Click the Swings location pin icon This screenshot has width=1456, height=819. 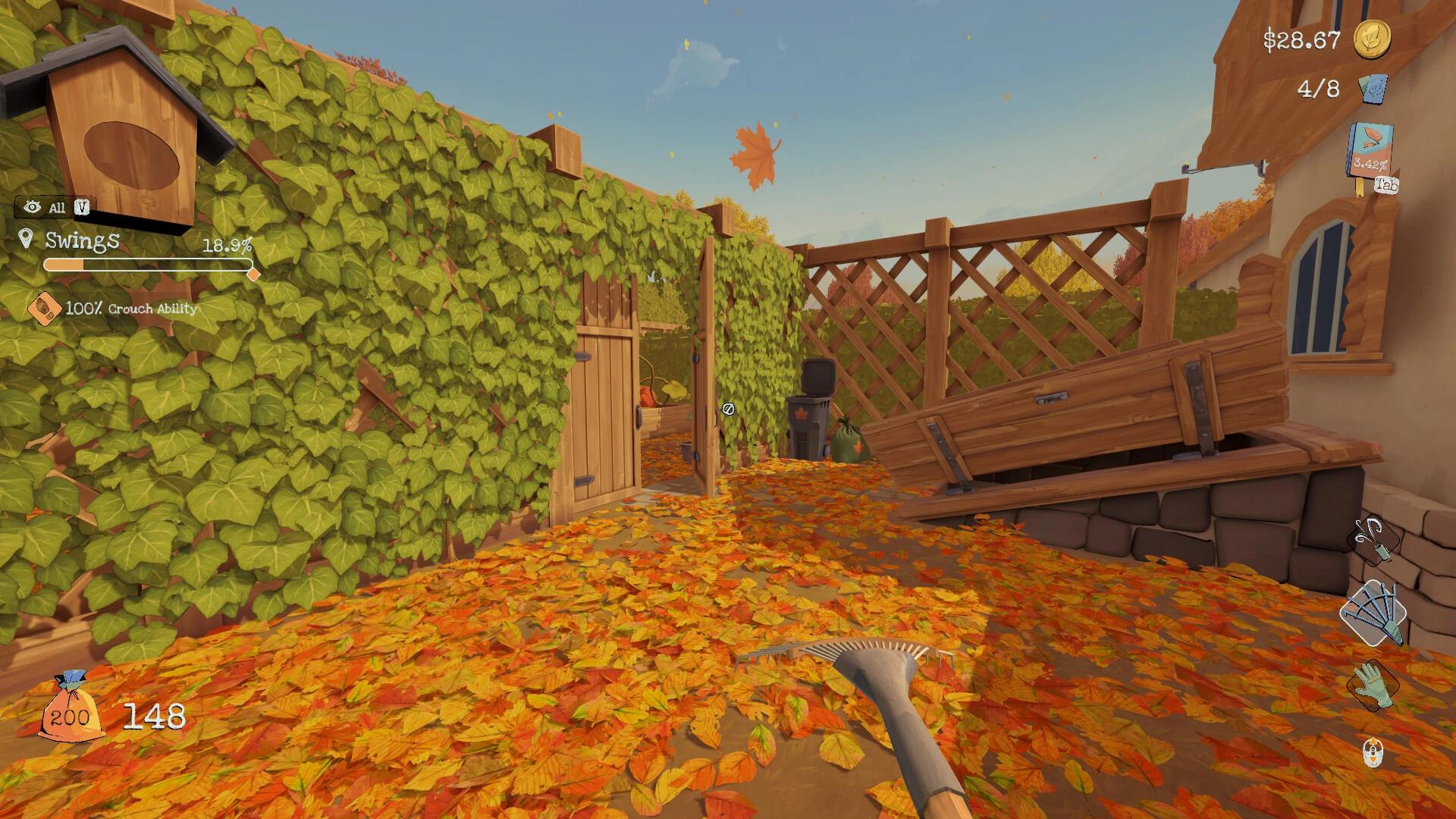(28, 241)
